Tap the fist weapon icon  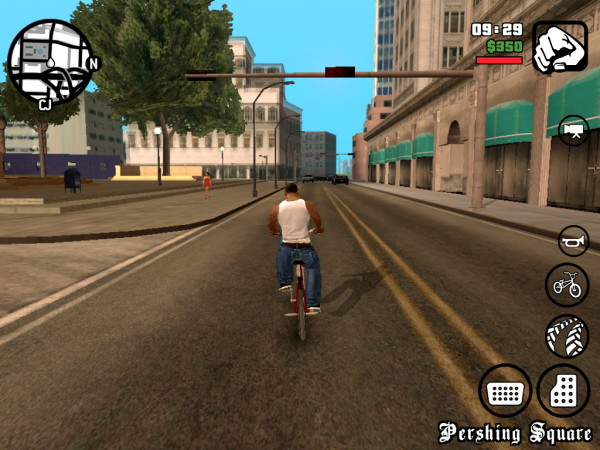point(559,47)
